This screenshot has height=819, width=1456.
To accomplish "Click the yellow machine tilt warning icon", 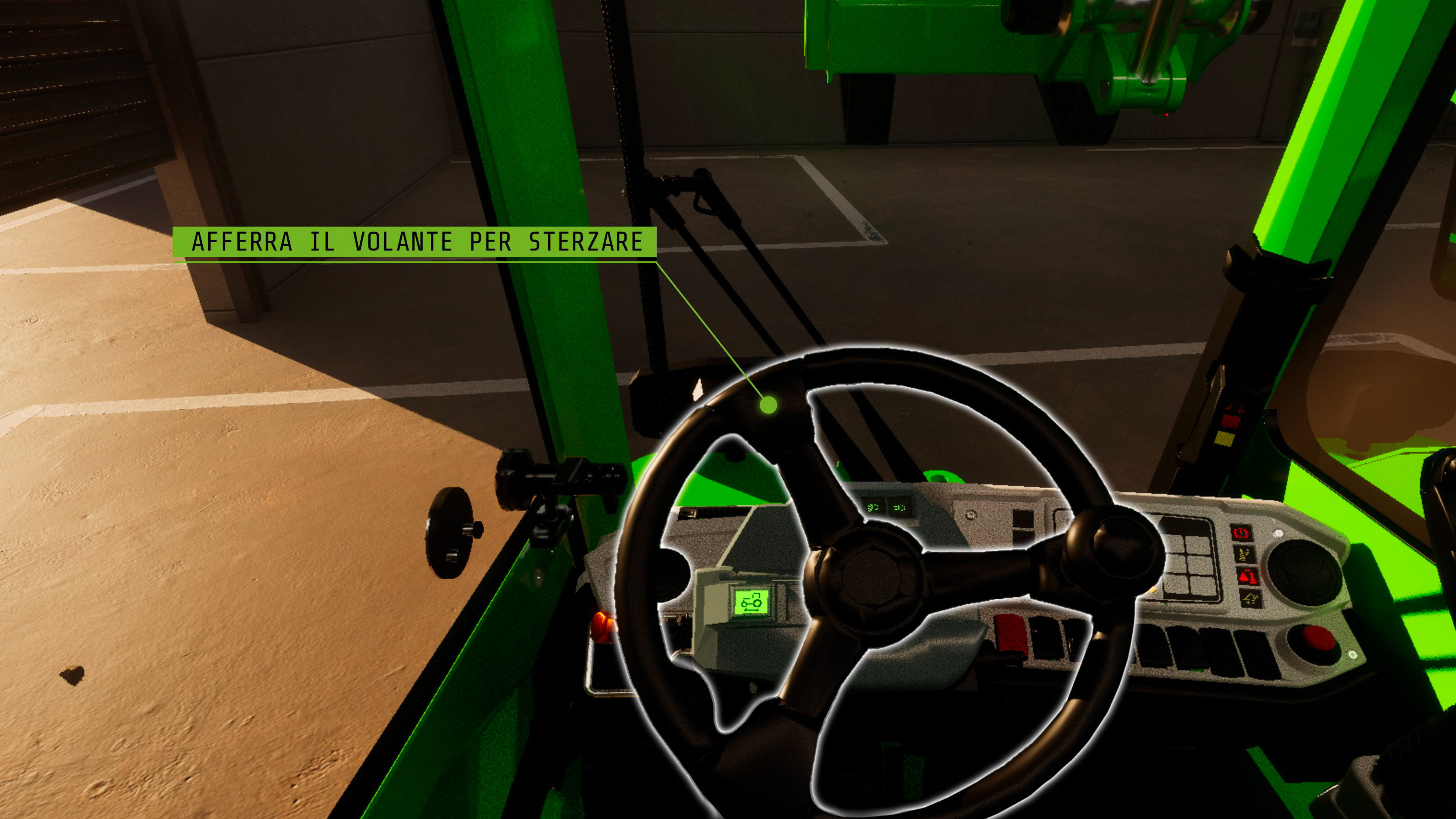I will 1250,599.
